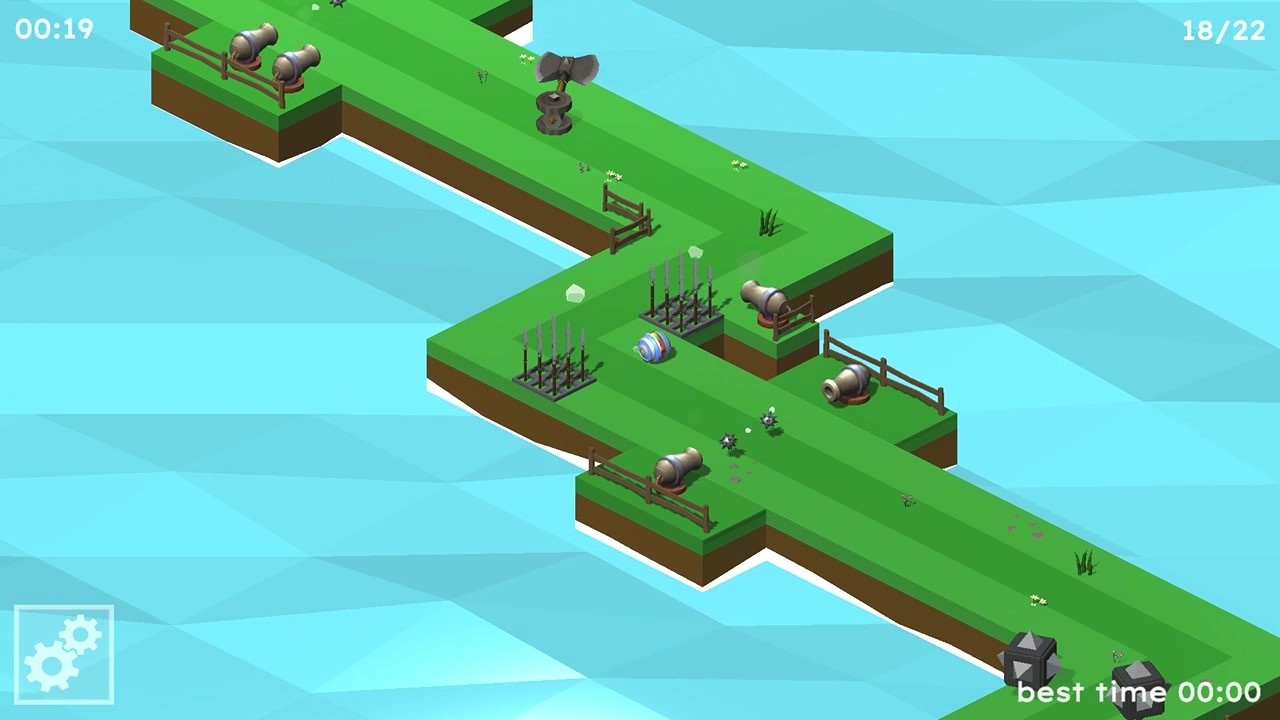The image size is (1280, 720).
Task: Click the right cluster of floor spikes
Action: tap(683, 300)
